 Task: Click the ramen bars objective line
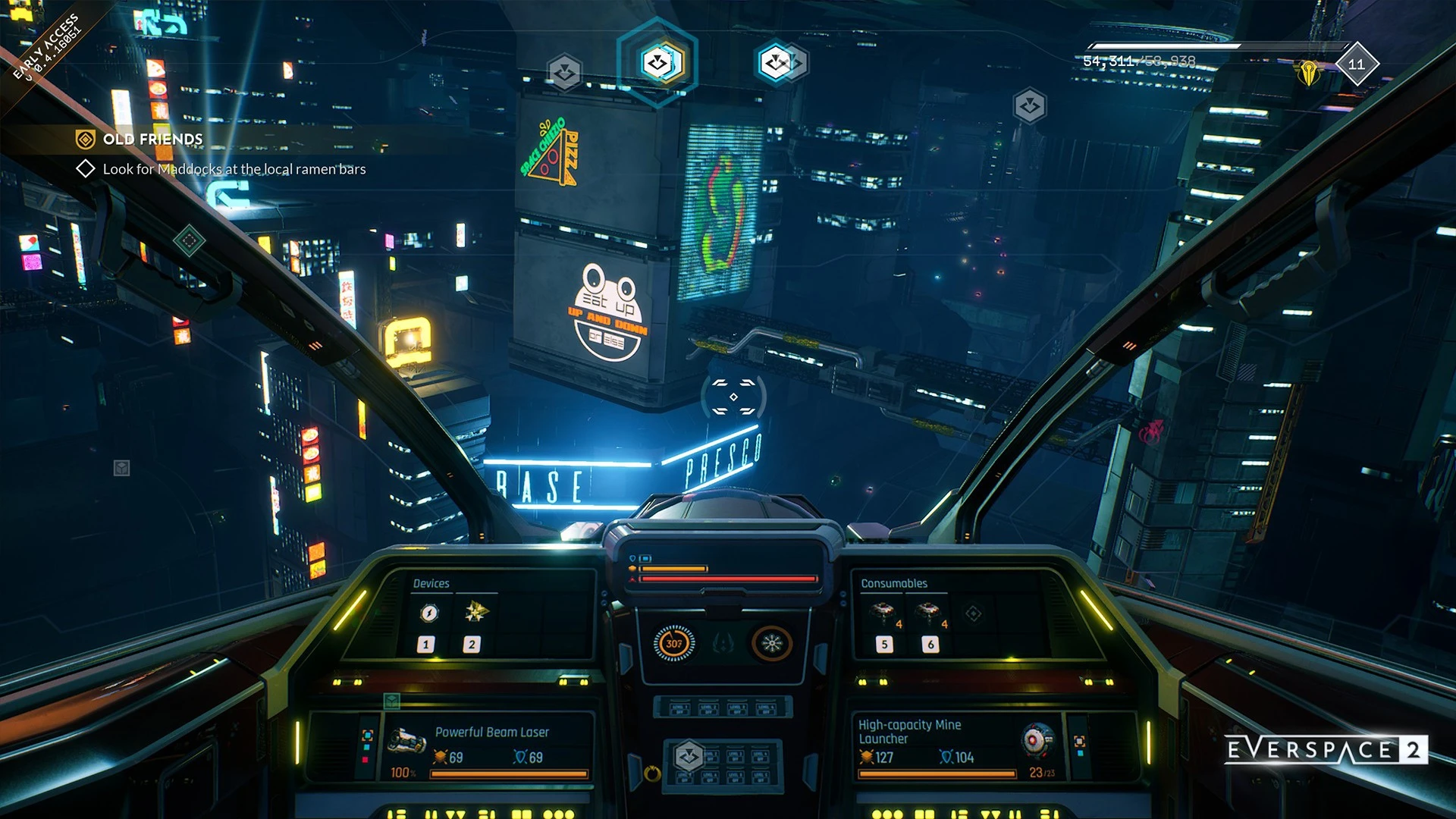pyautogui.click(x=234, y=169)
